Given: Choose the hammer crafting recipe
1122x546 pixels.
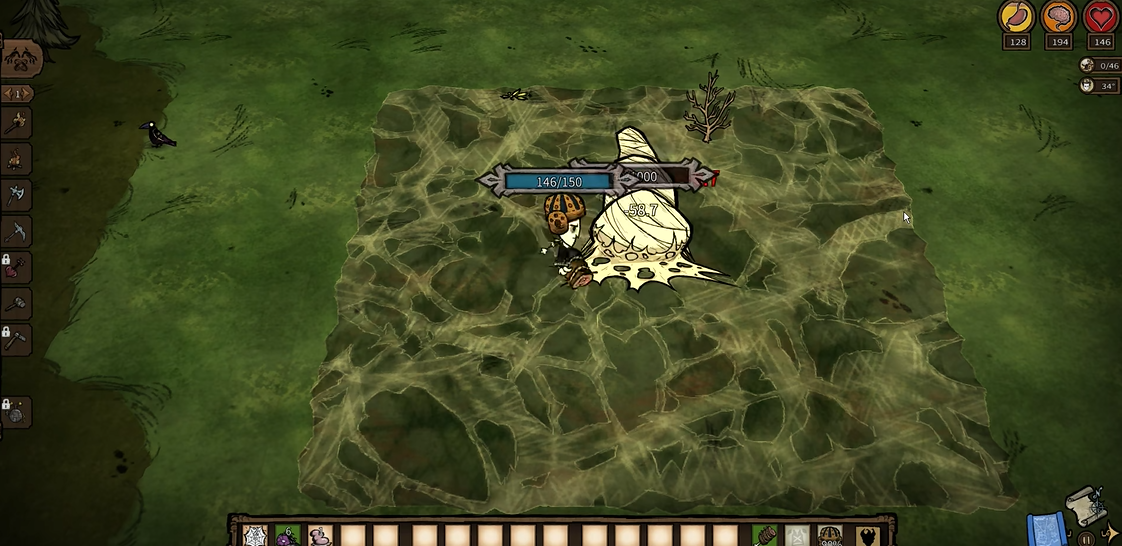Looking at the screenshot, I should [x=18, y=303].
